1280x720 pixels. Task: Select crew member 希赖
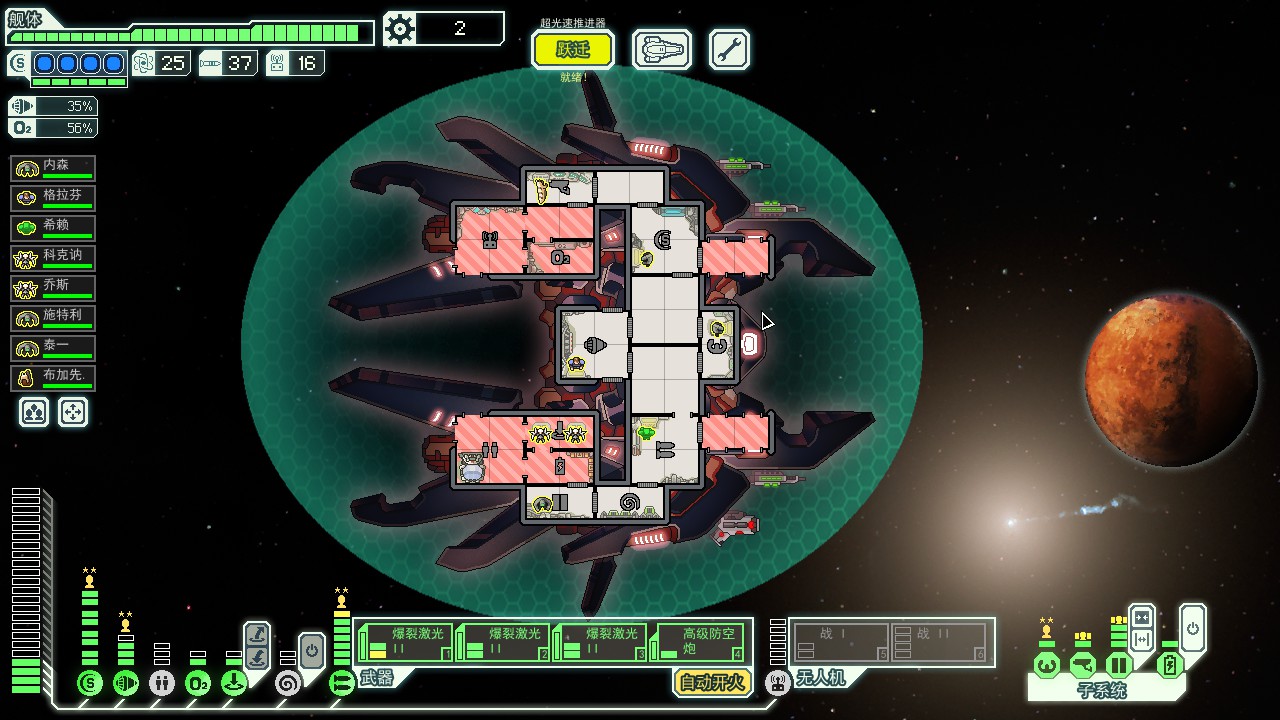pyautogui.click(x=53, y=228)
